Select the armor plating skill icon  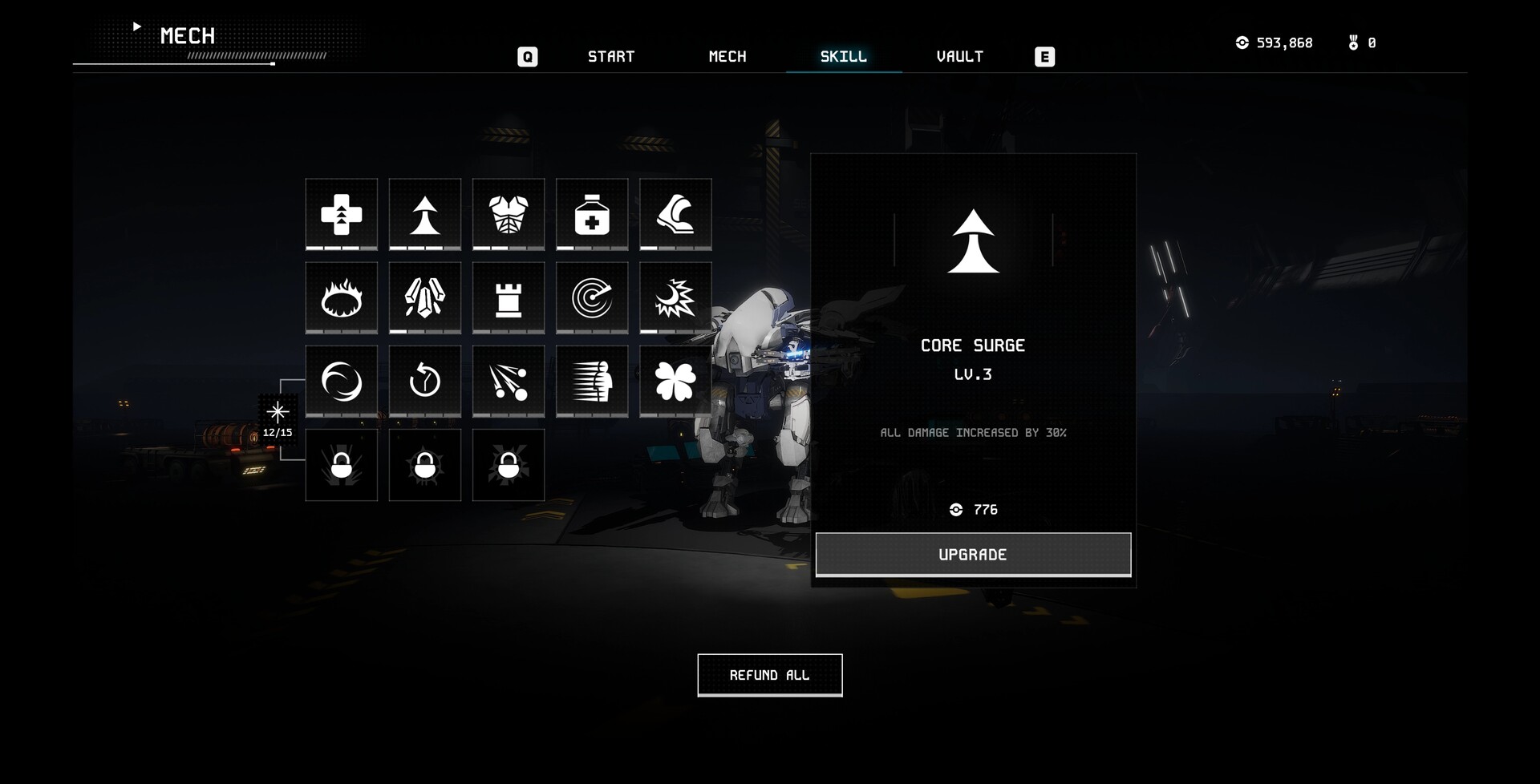508,214
